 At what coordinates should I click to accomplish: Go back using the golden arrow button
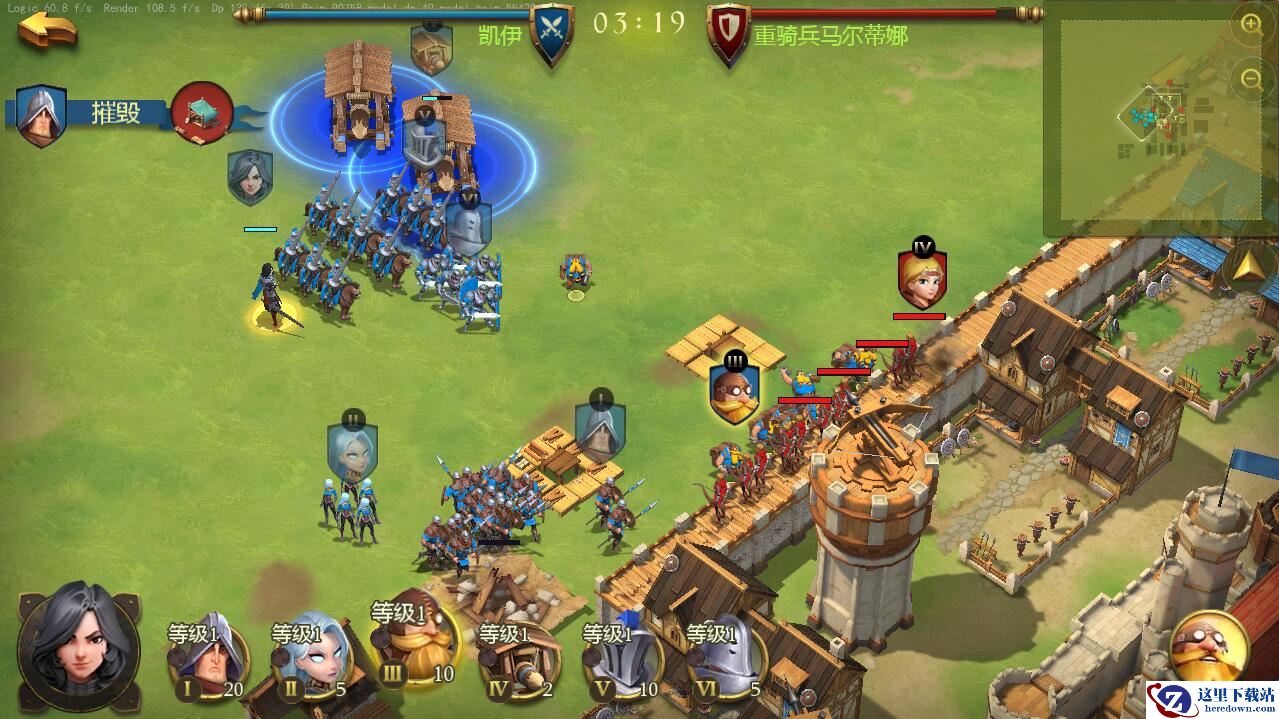tap(47, 28)
